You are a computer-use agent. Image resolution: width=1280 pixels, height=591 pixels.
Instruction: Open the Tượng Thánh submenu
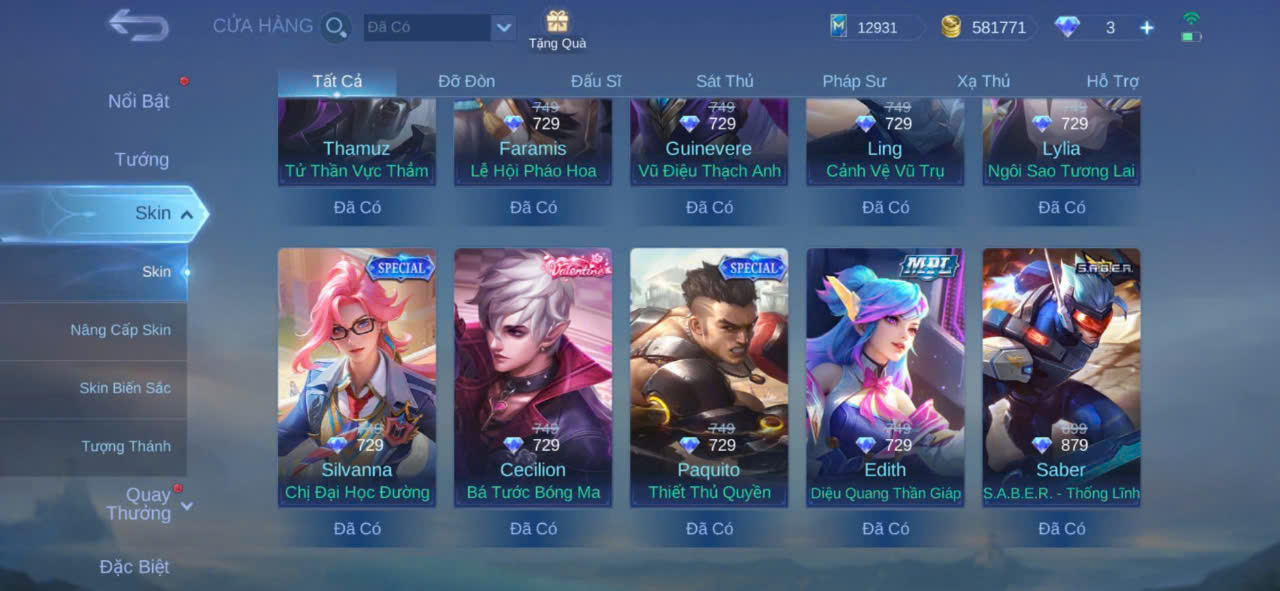point(126,446)
